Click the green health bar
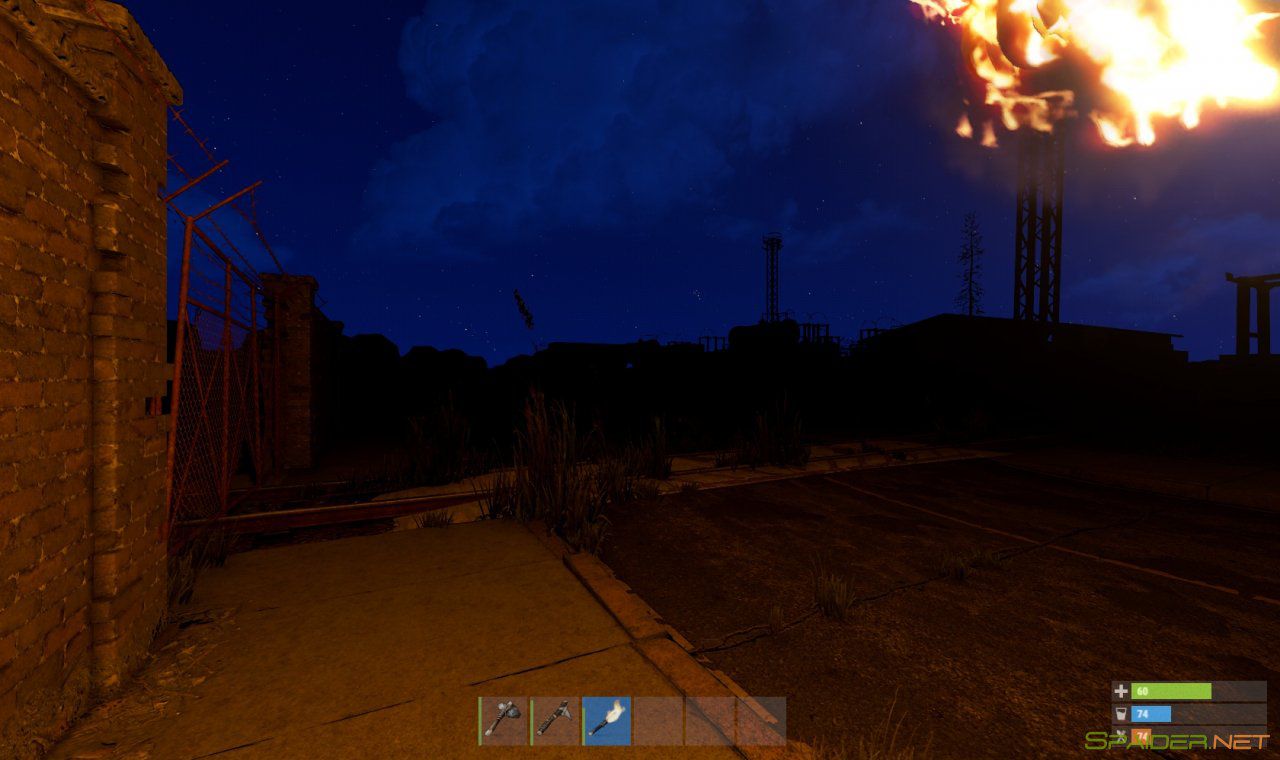 coord(1170,691)
